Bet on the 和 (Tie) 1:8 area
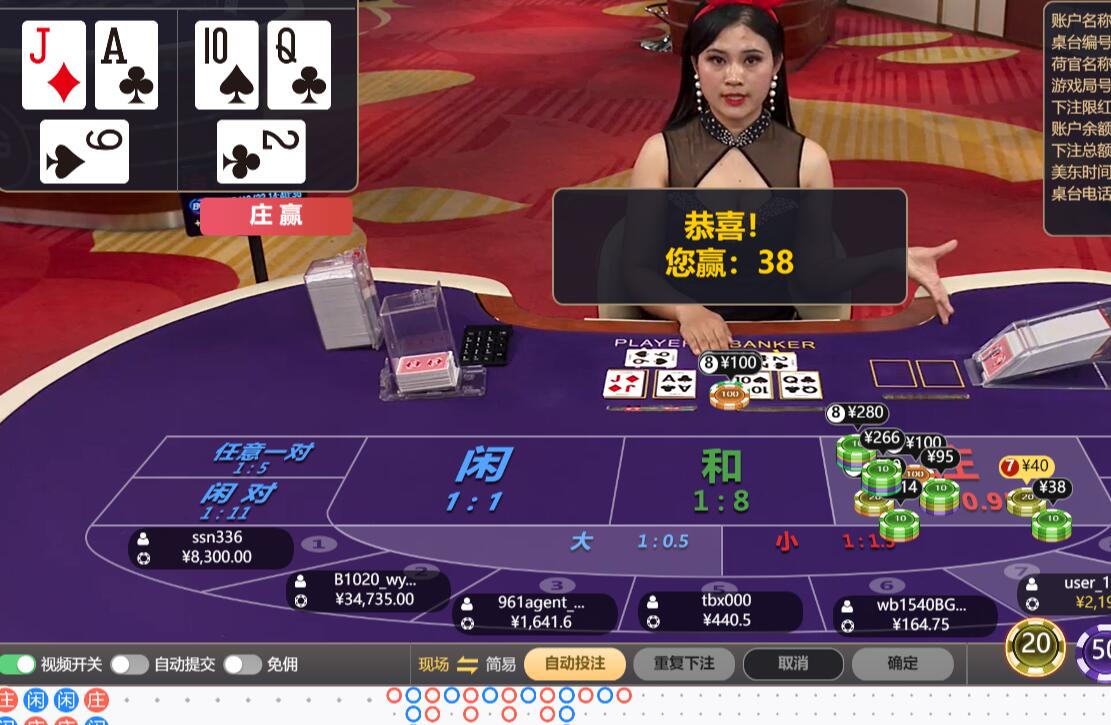This screenshot has height=725, width=1111. (x=720, y=478)
